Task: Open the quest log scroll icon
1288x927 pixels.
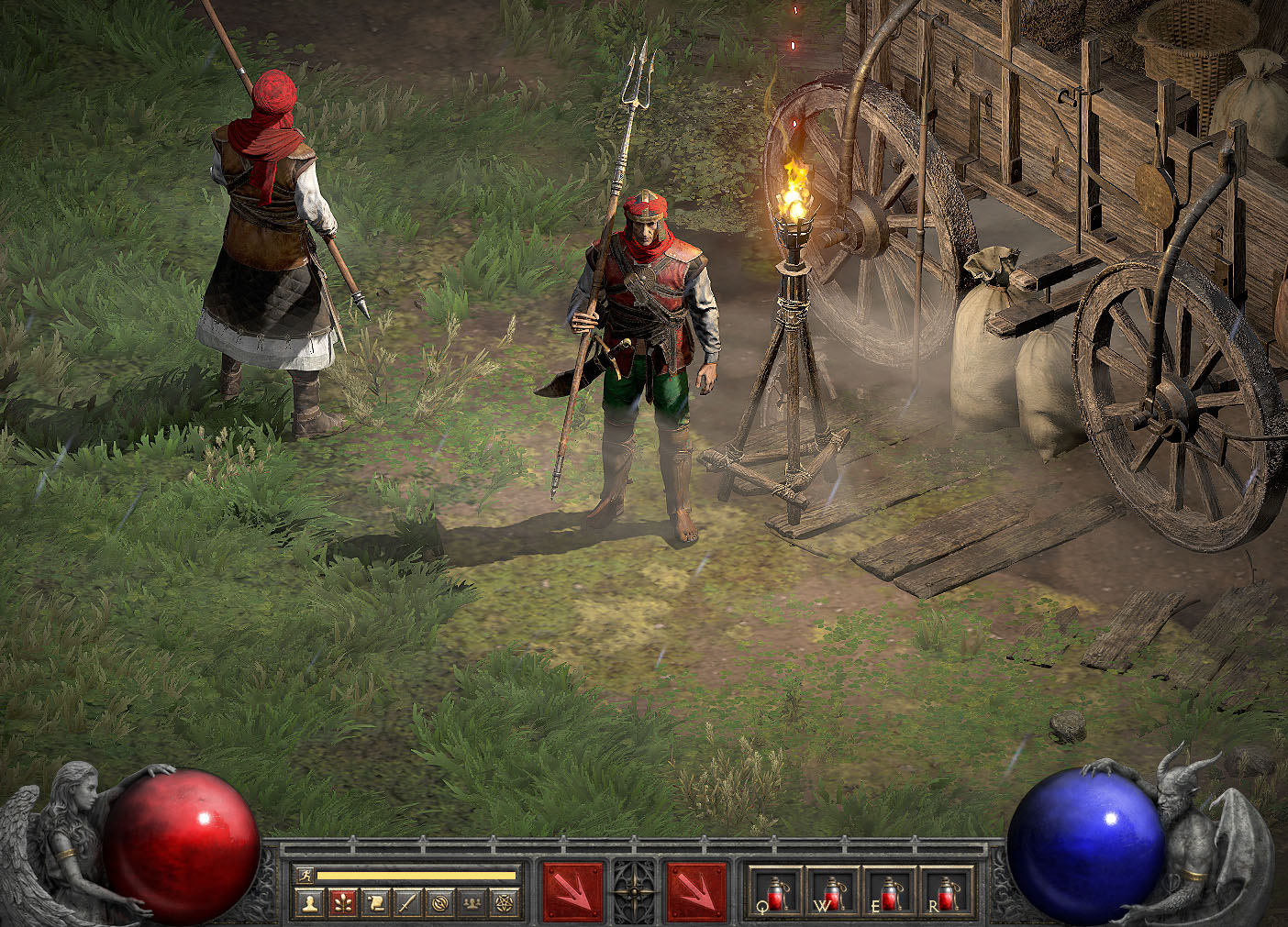Action: click(x=375, y=903)
